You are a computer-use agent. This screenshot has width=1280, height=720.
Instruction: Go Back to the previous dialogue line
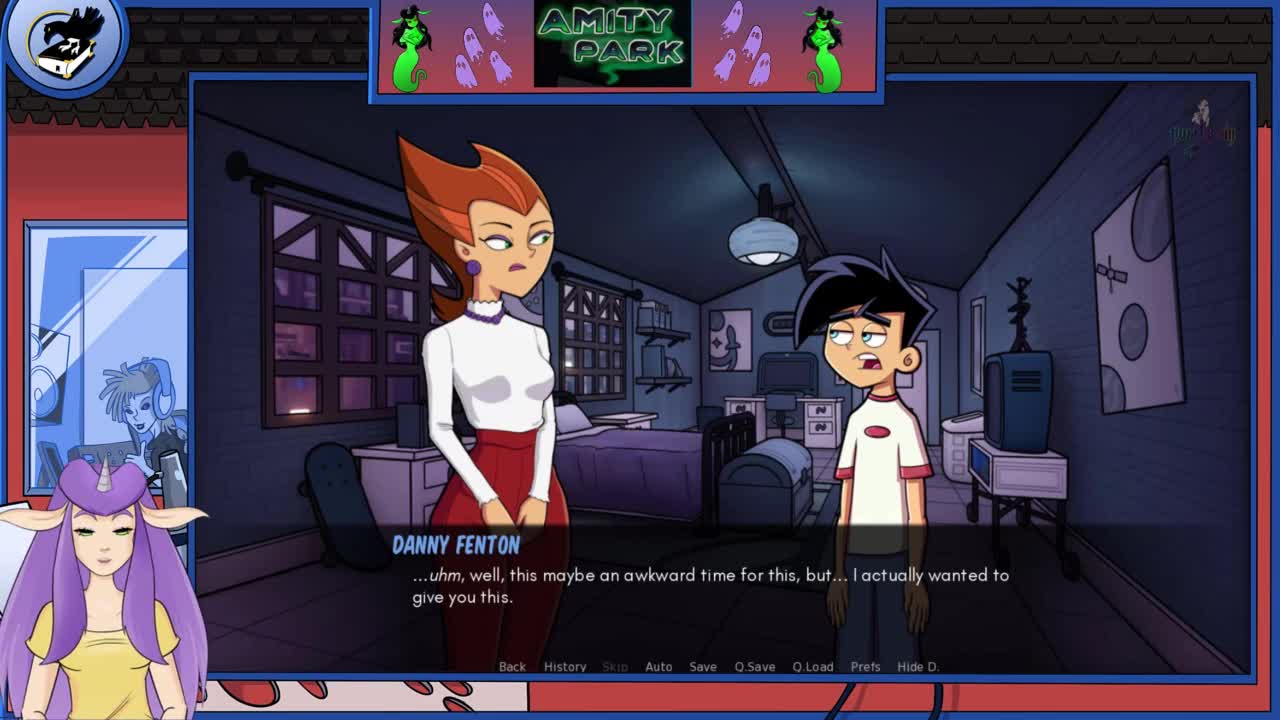512,667
